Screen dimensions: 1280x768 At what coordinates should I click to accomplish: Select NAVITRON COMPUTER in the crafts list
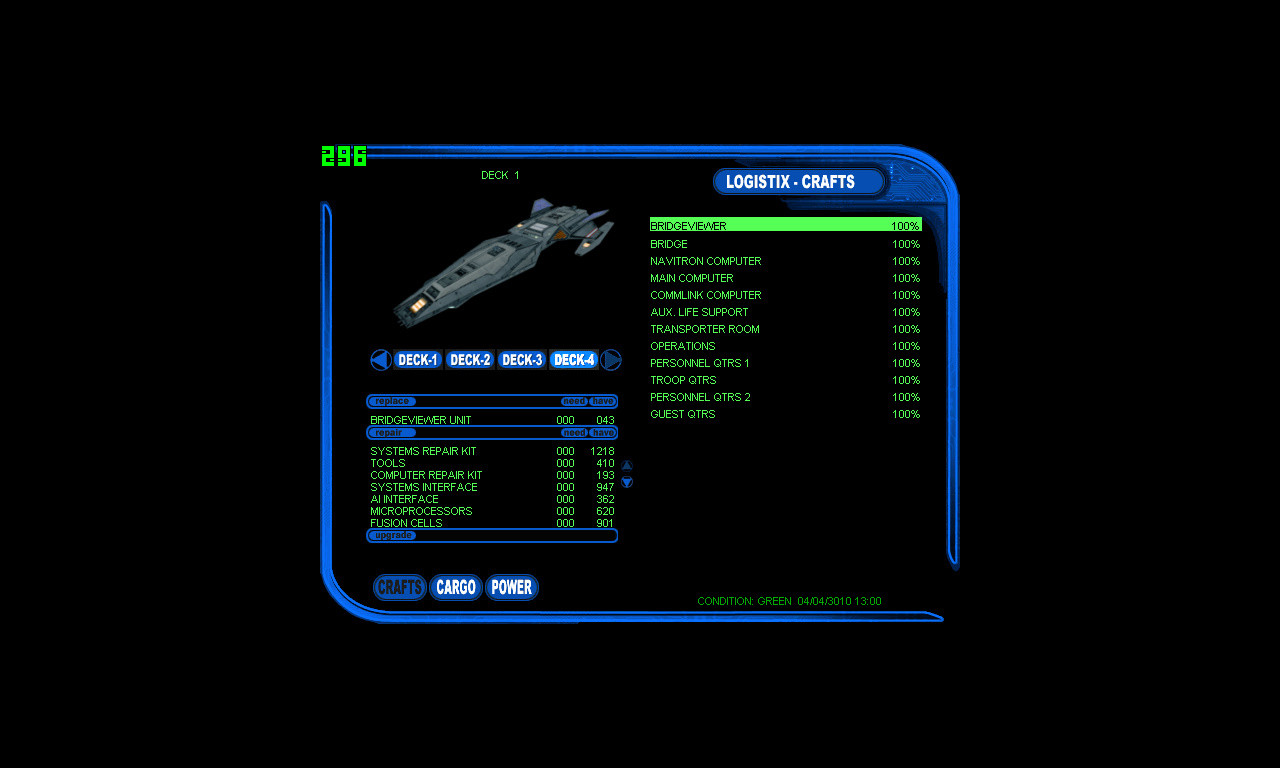click(705, 261)
